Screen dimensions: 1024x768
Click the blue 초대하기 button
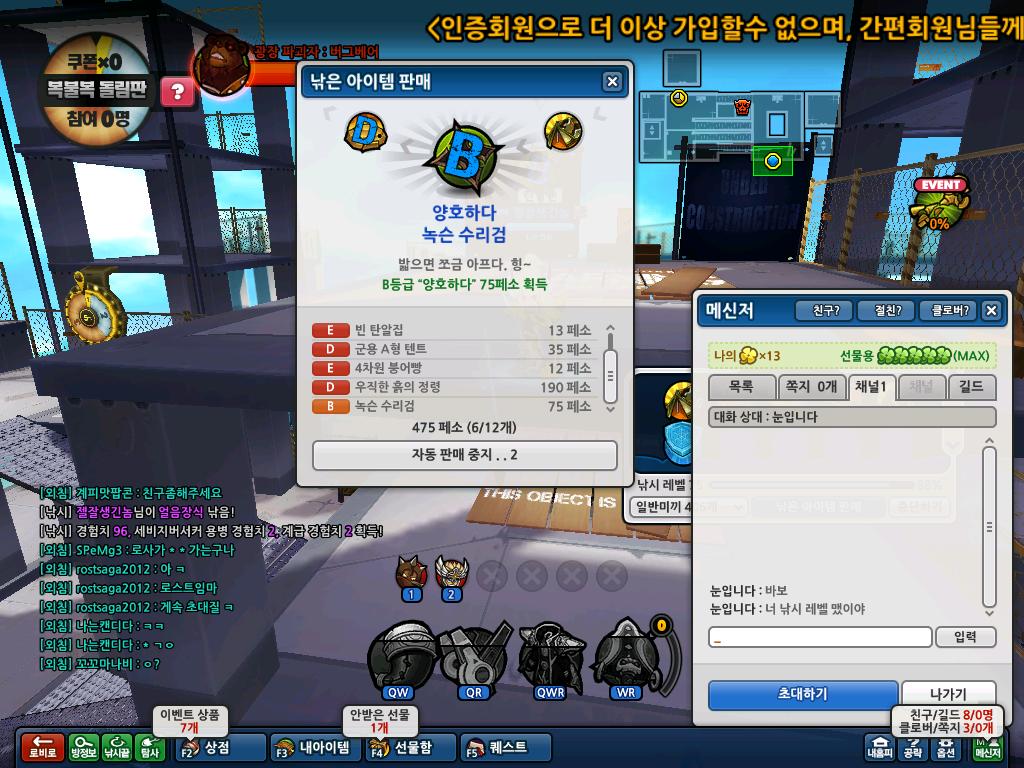(x=803, y=694)
